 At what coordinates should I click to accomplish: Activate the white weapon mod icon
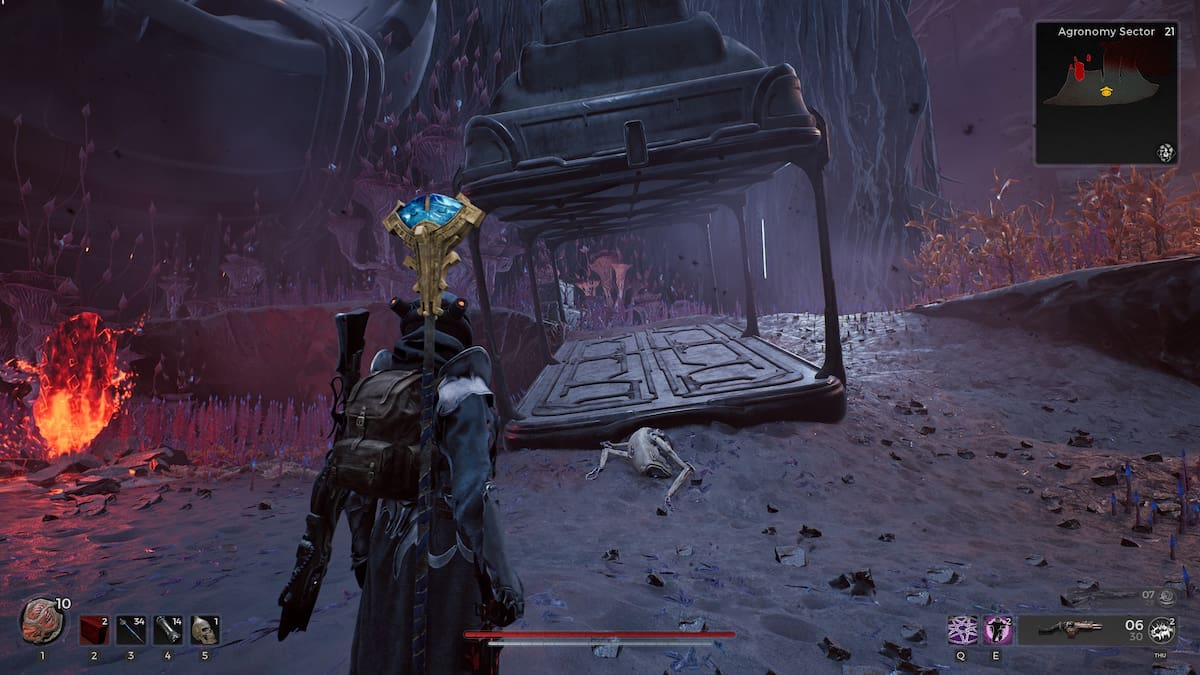click(1162, 630)
